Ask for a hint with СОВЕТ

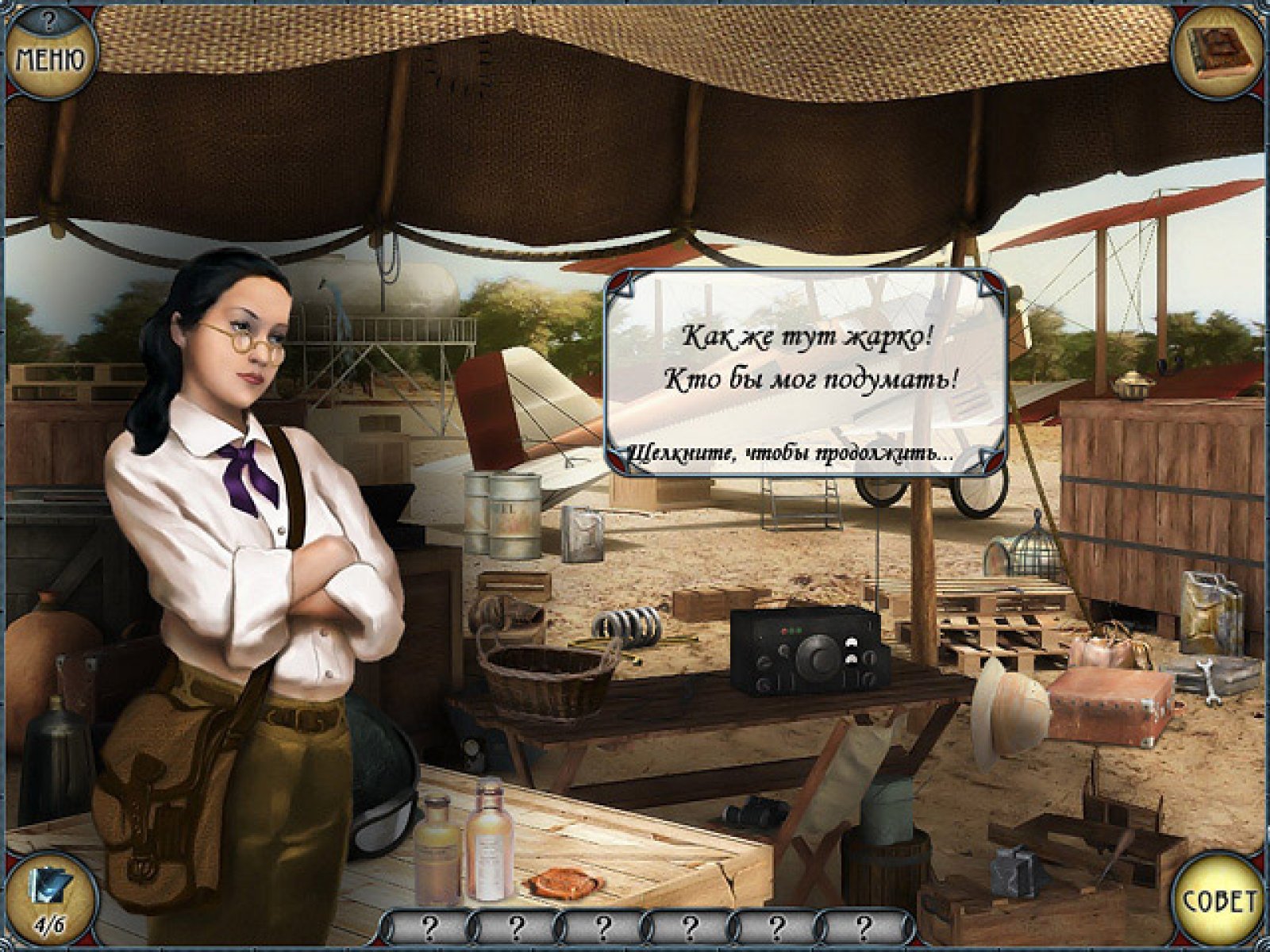[x=1220, y=902]
